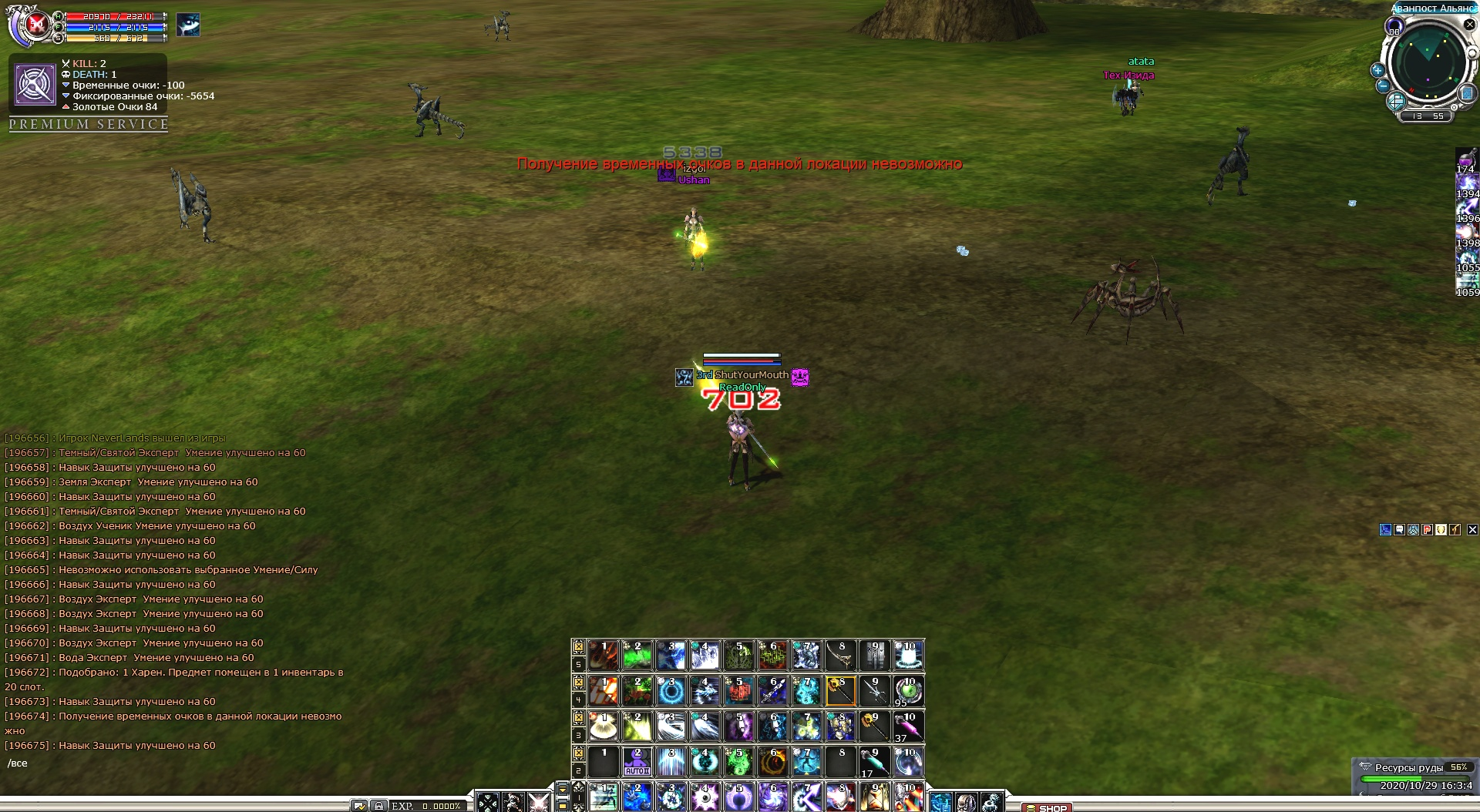Use the teal syringe item with count 17

pos(874,762)
